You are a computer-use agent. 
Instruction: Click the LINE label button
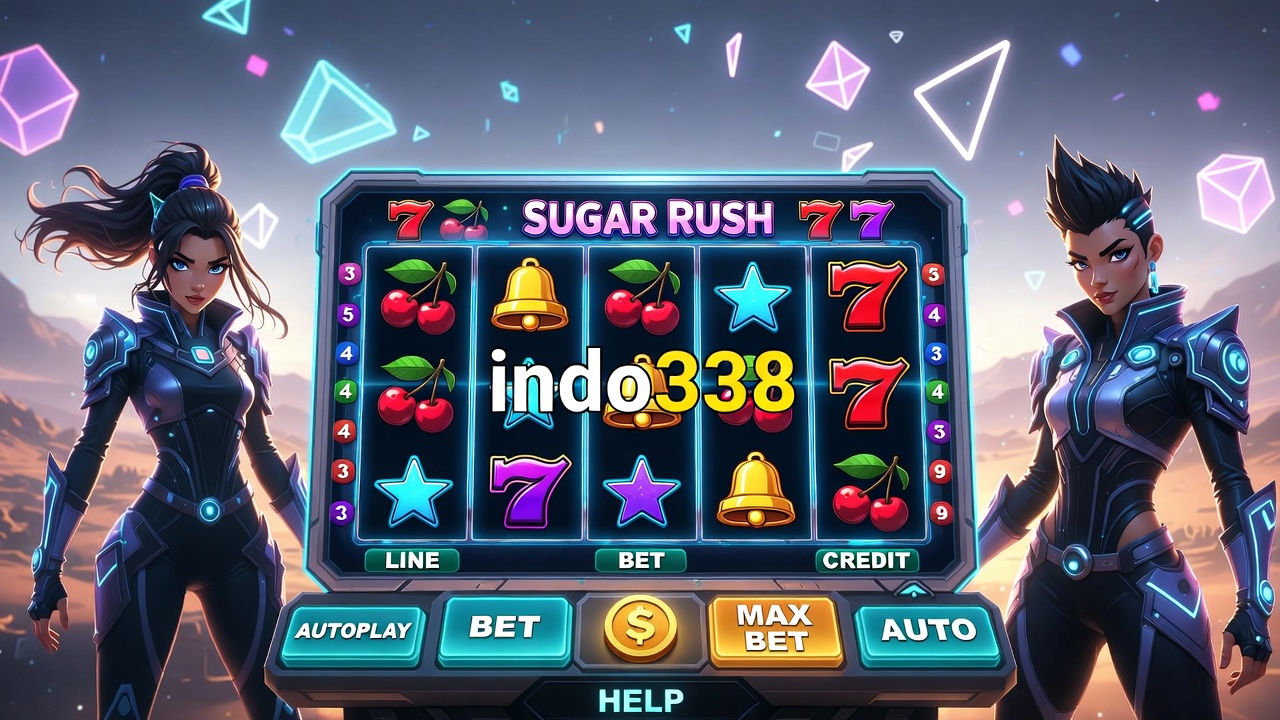[x=412, y=560]
